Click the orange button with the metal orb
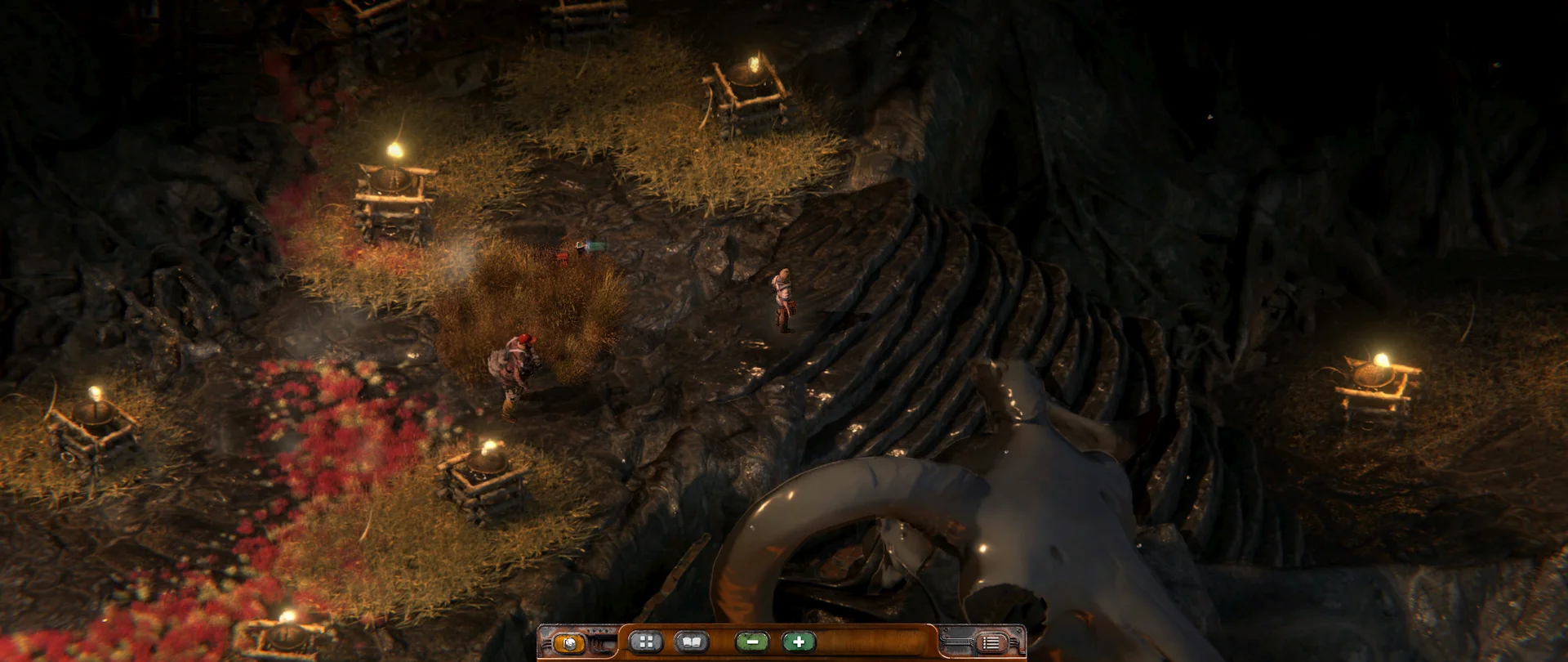Image resolution: width=1568 pixels, height=662 pixels. tap(568, 642)
